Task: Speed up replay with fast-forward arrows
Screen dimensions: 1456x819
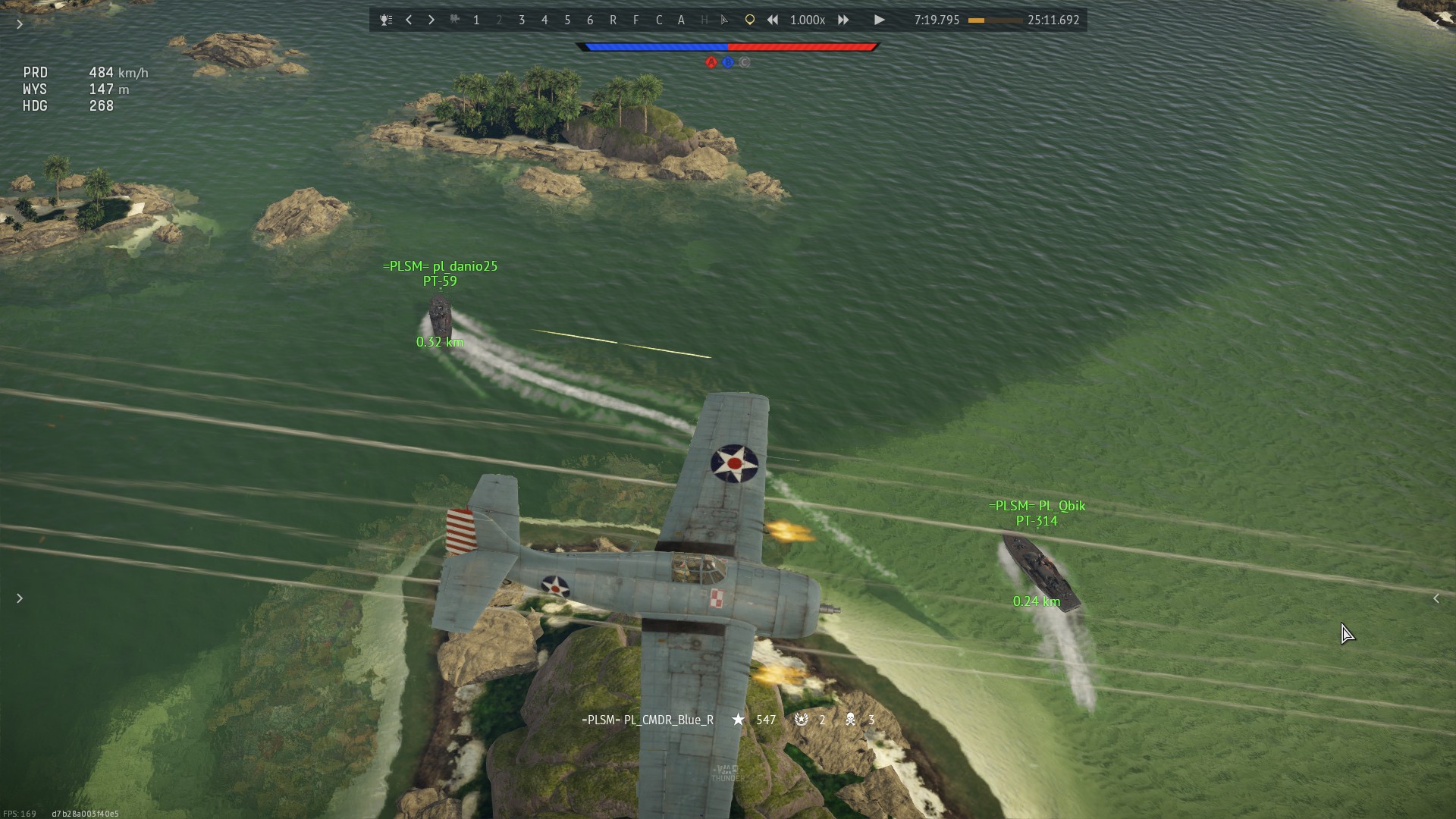Action: pyautogui.click(x=843, y=20)
